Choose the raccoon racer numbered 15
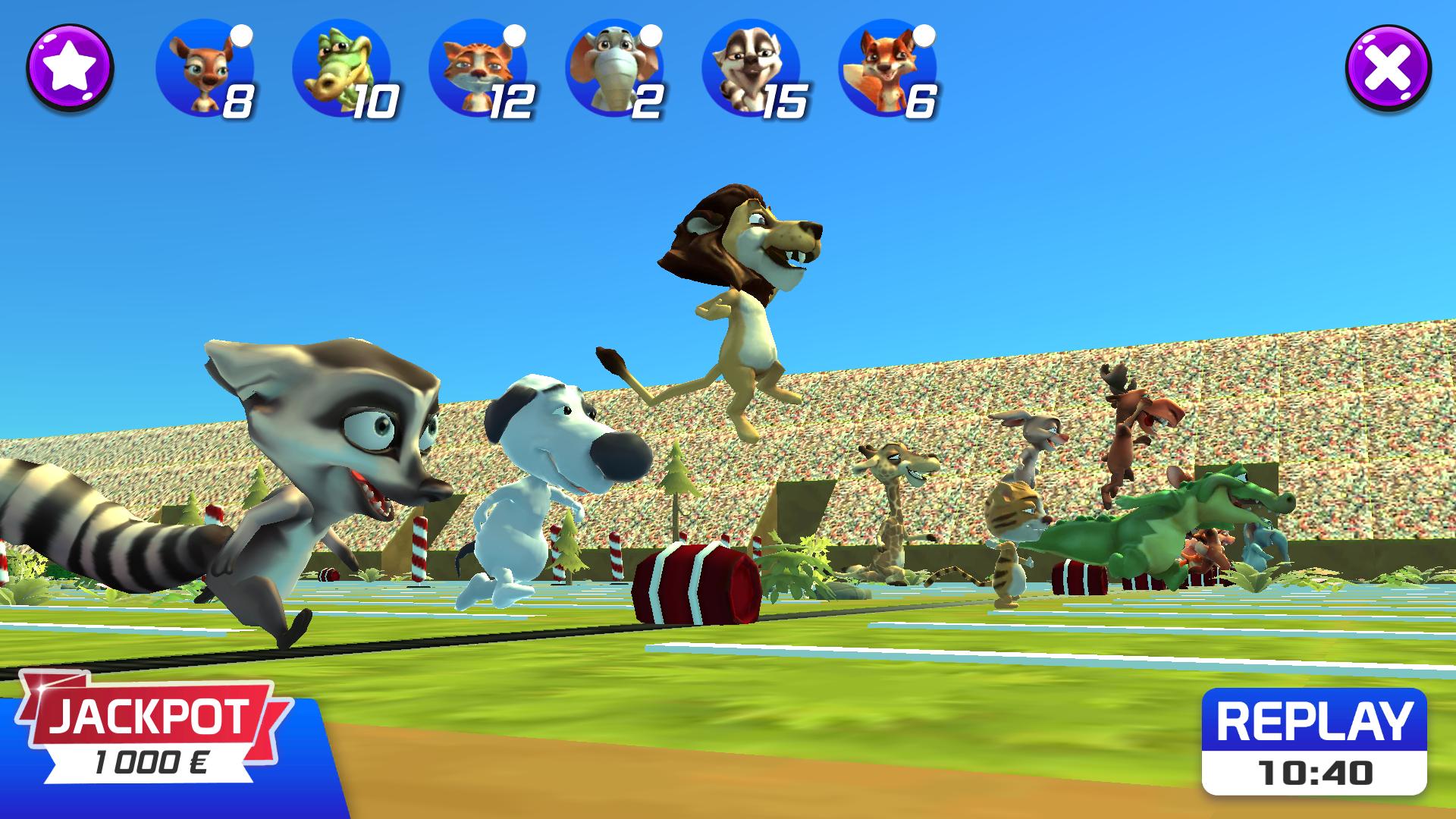 751,70
